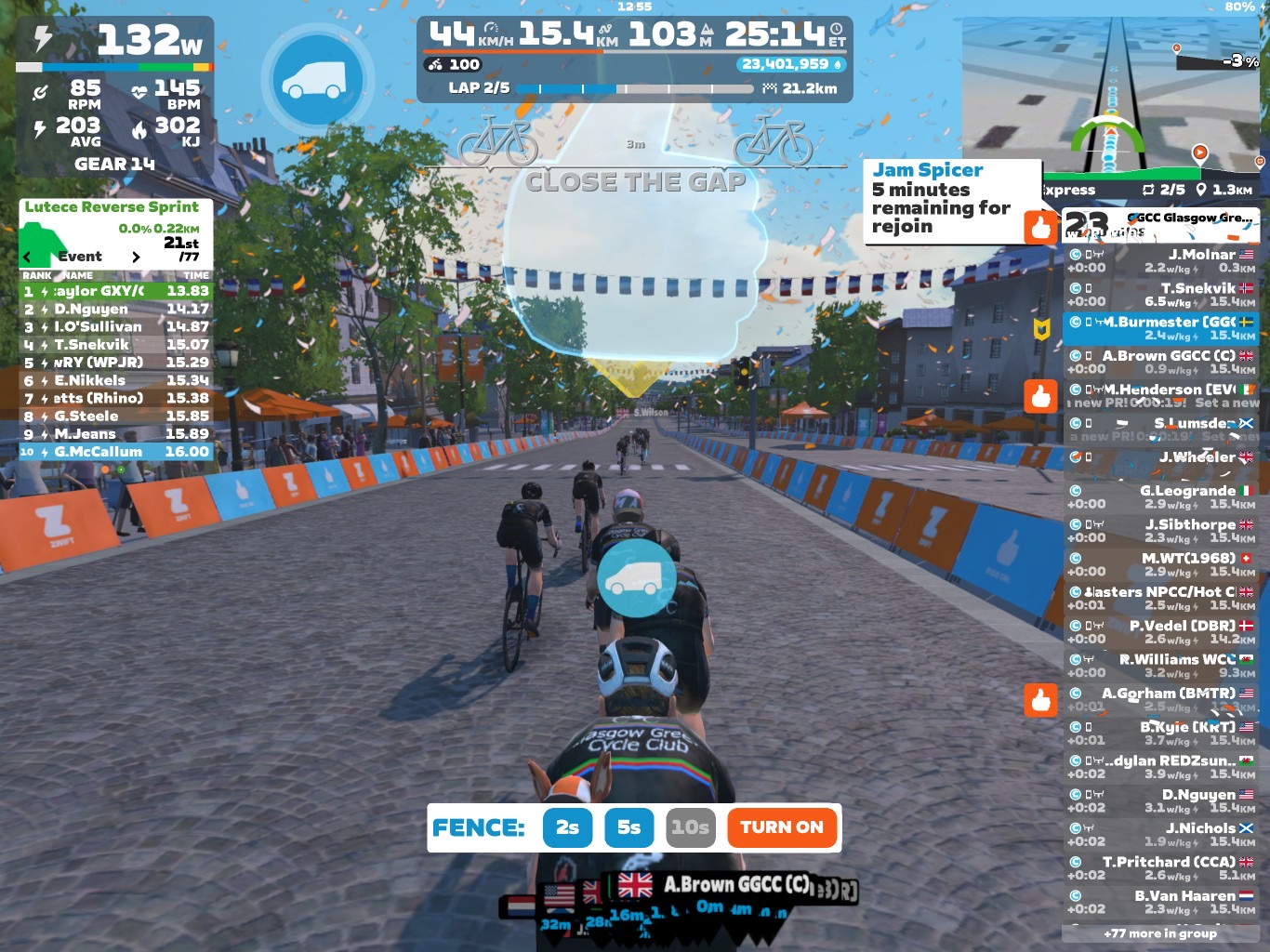Expand the +77 more in group row
This screenshot has height=952, width=1270.
pyautogui.click(x=1160, y=932)
